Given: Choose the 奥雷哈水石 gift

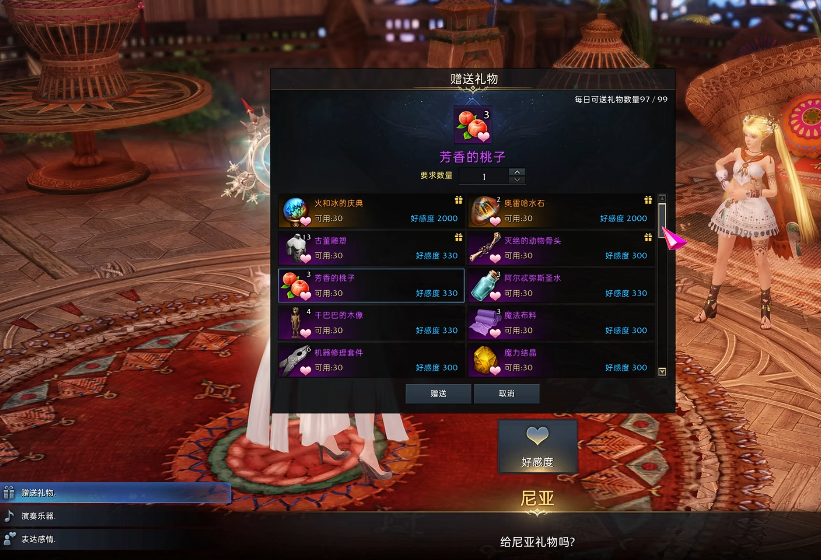Looking at the screenshot, I should pos(560,211).
